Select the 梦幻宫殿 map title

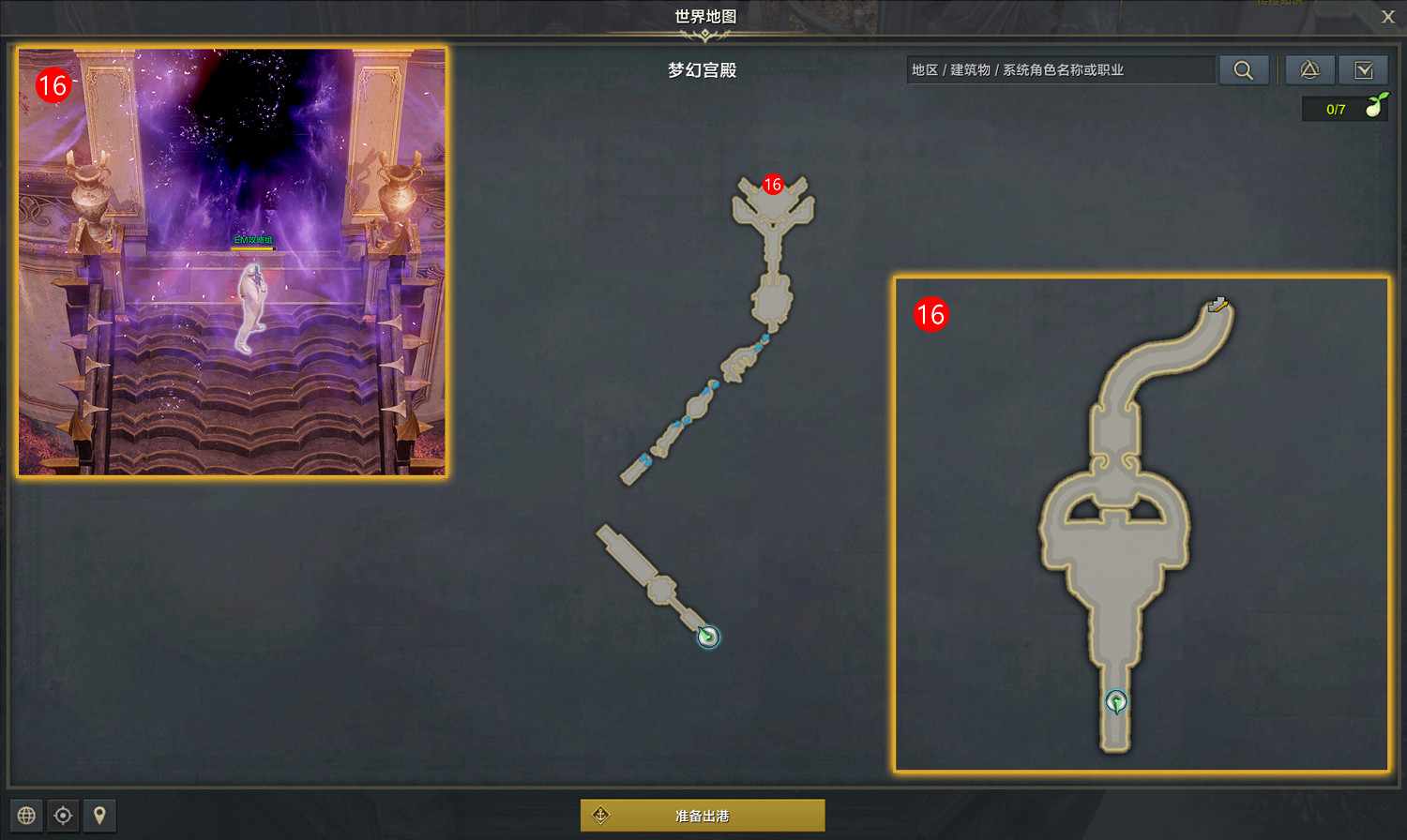pyautogui.click(x=703, y=68)
